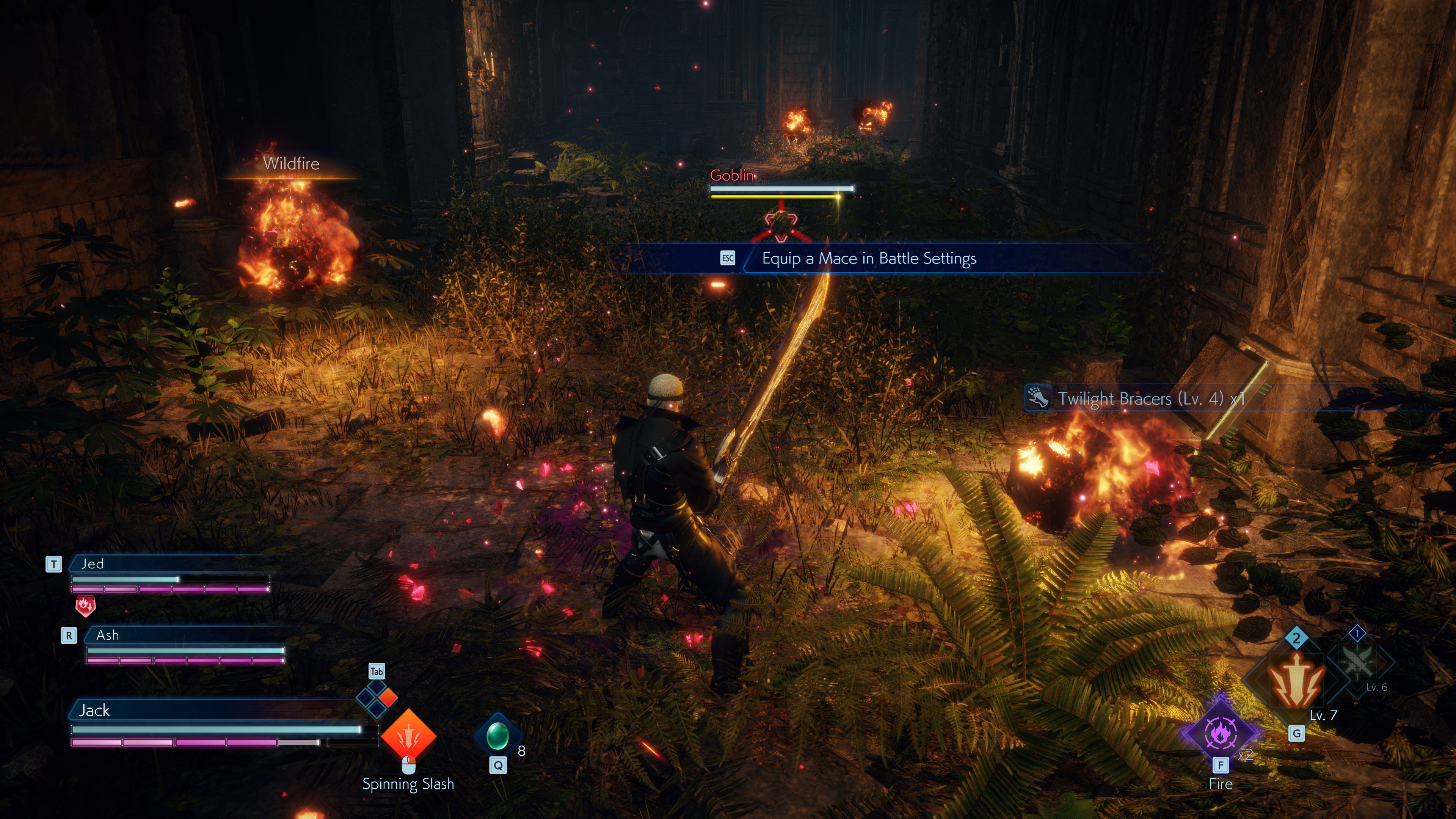Use the green potion item
The height and width of the screenshot is (819, 1456).
pos(497,735)
